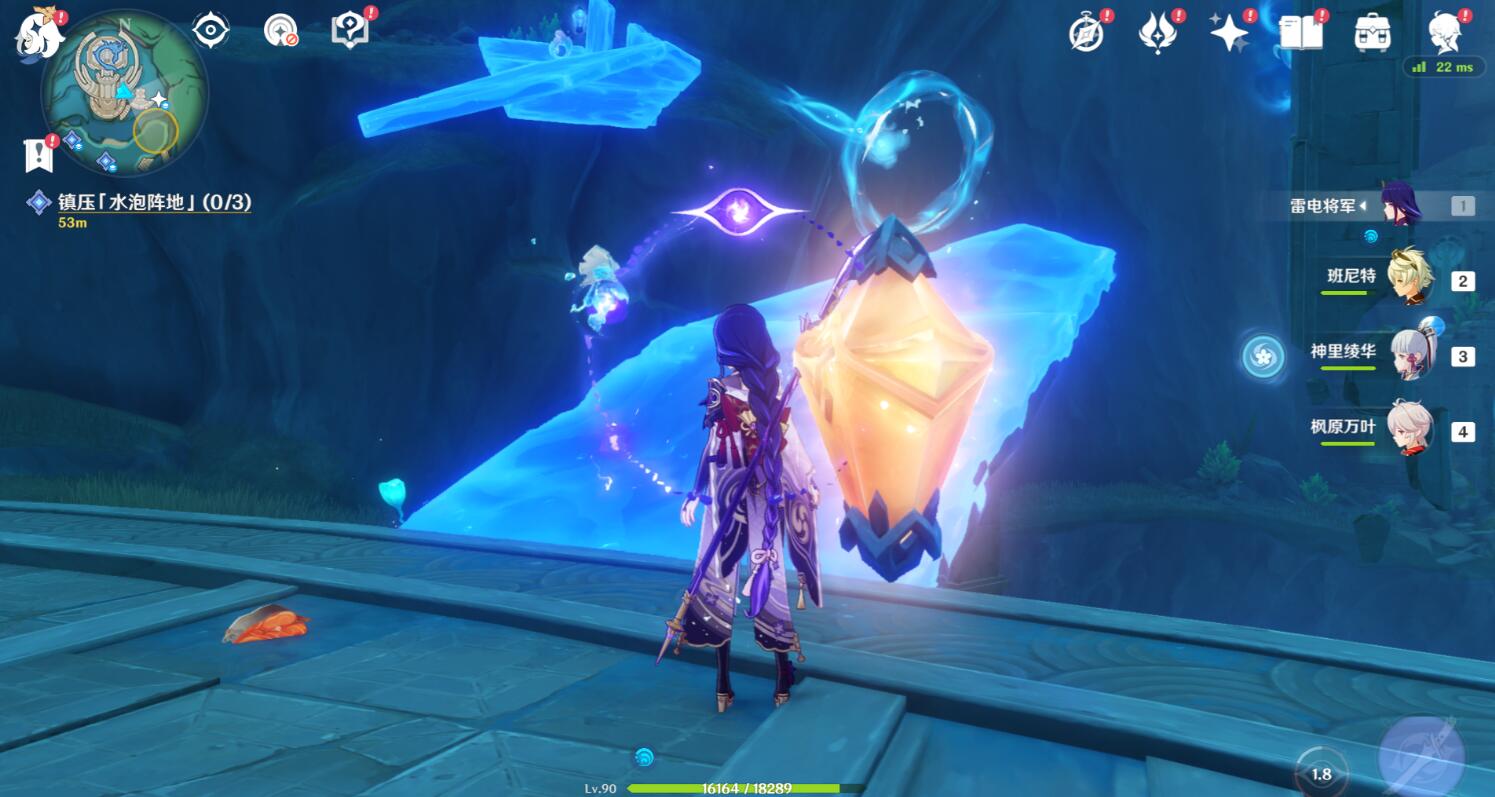1495x797 pixels.
Task: Open the tutorial question mark book icon
Action: coord(349,30)
